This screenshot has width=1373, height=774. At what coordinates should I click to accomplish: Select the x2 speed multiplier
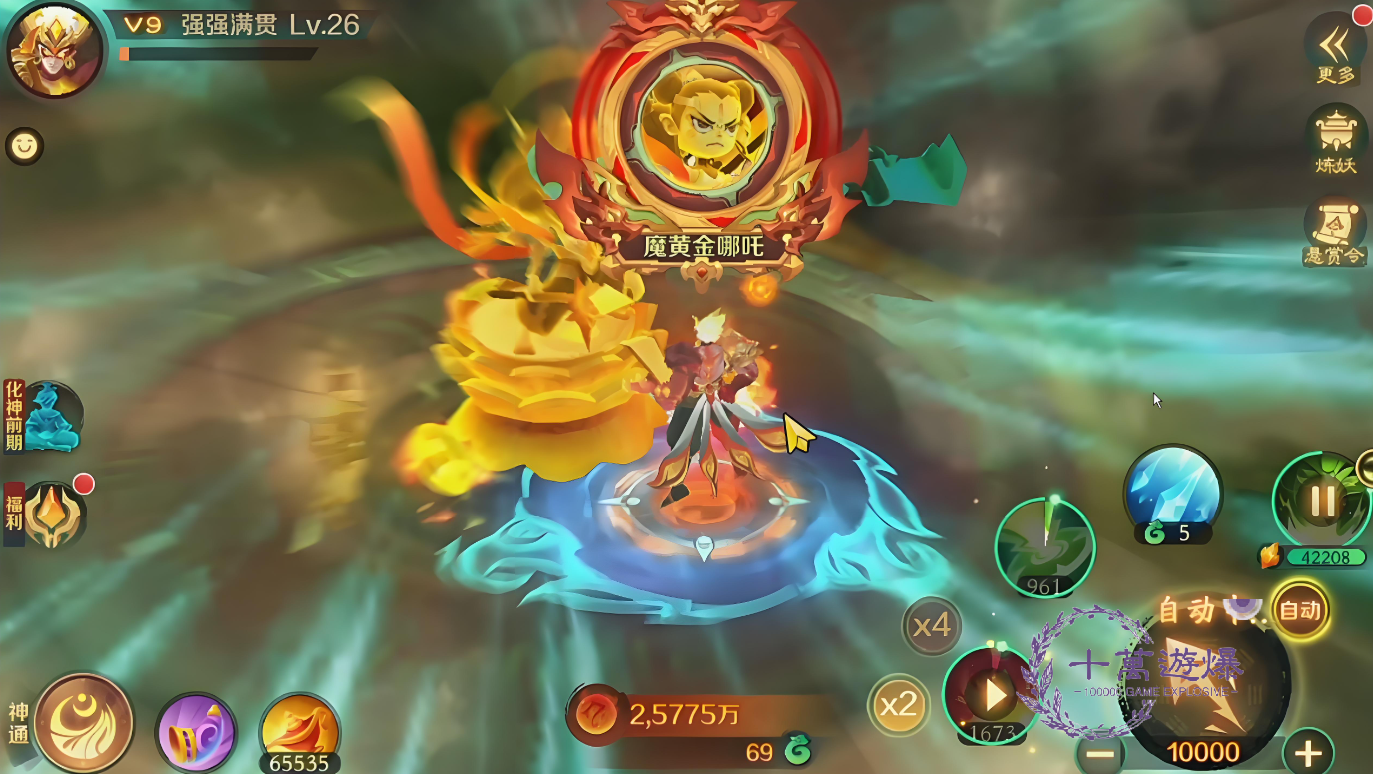pos(898,705)
